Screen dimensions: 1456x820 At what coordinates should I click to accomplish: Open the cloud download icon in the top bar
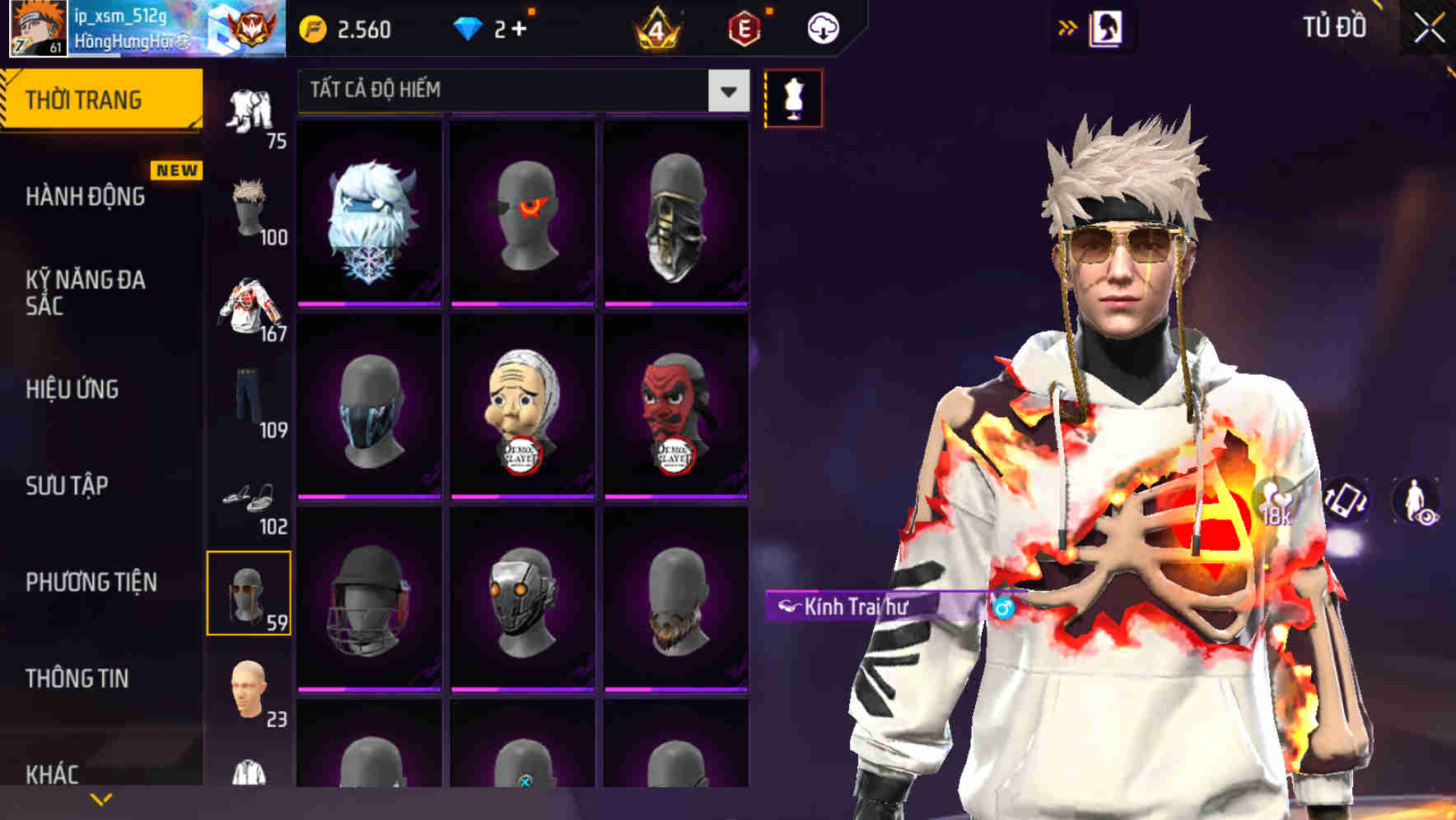[x=822, y=27]
